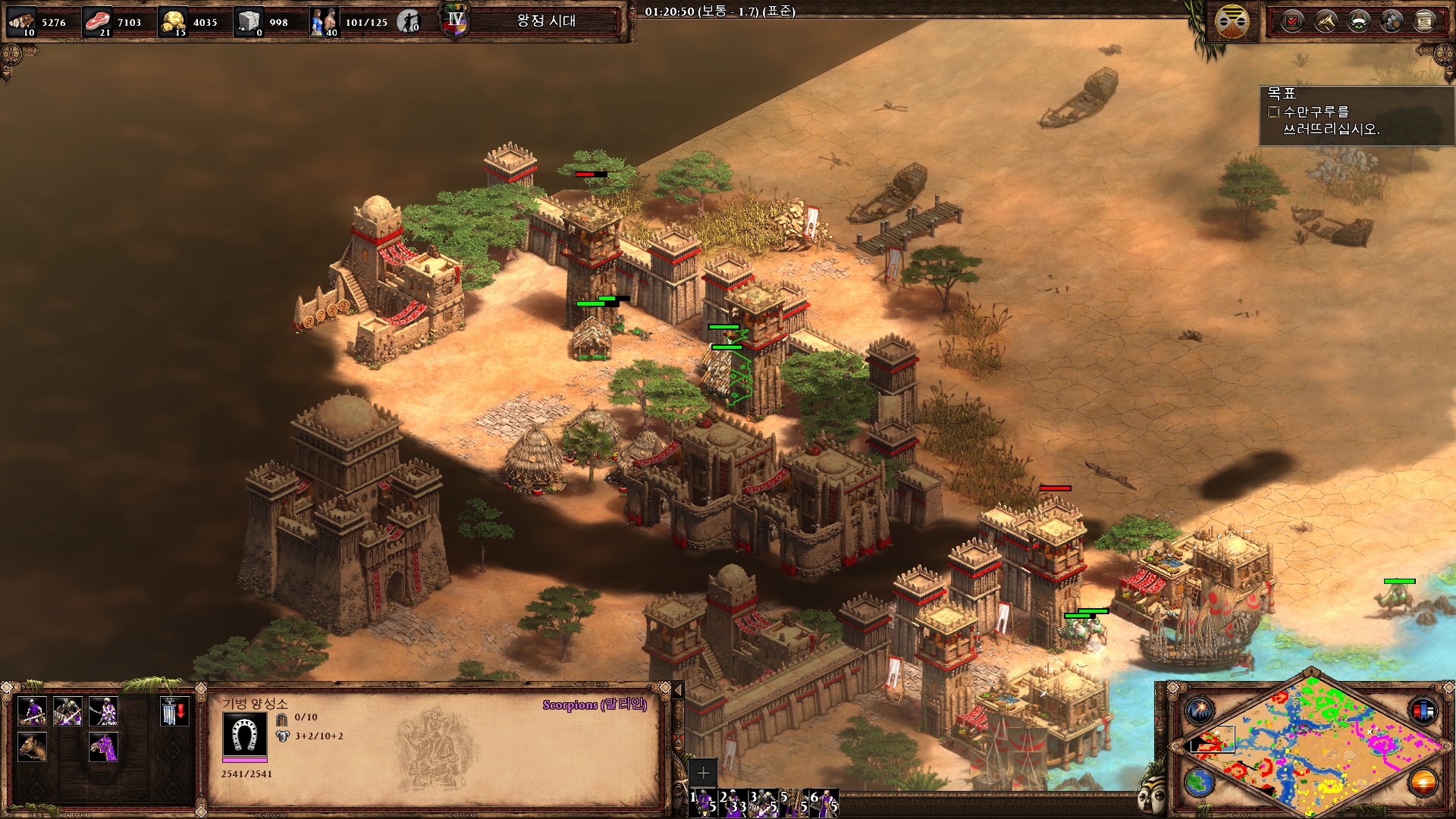Open the golden horn chat button
This screenshot has height=819, width=1456.
tap(1326, 21)
